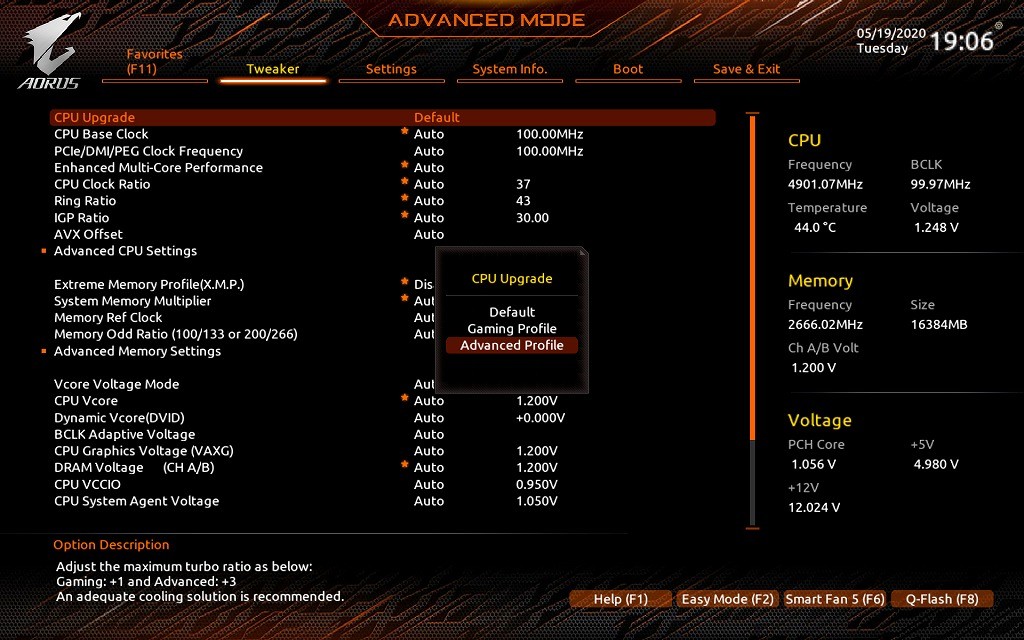Select the CPU System Agent Voltage row
Viewport: 1024px width, 640px height.
pos(136,501)
